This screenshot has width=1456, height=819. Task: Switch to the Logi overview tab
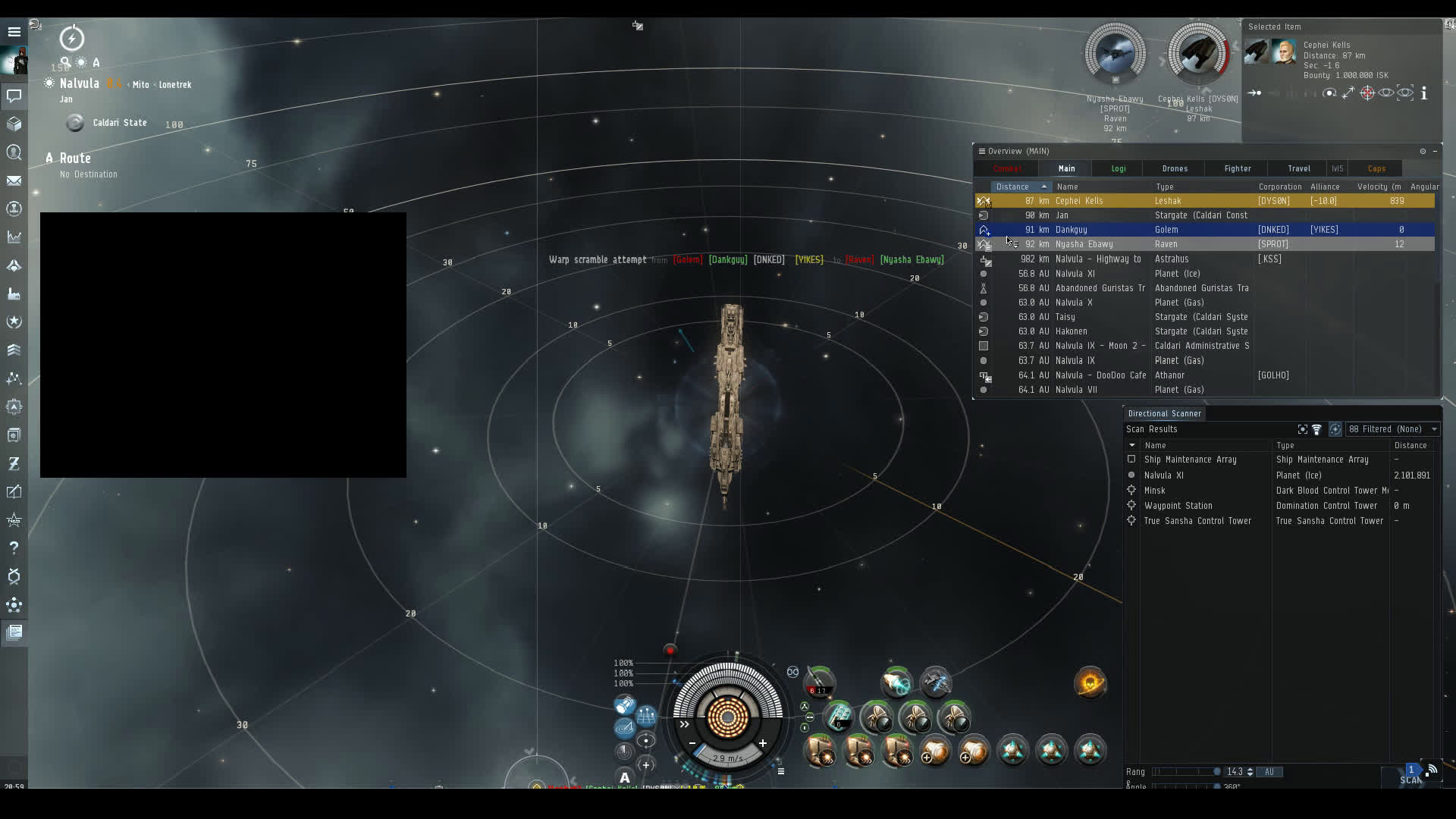click(1119, 168)
